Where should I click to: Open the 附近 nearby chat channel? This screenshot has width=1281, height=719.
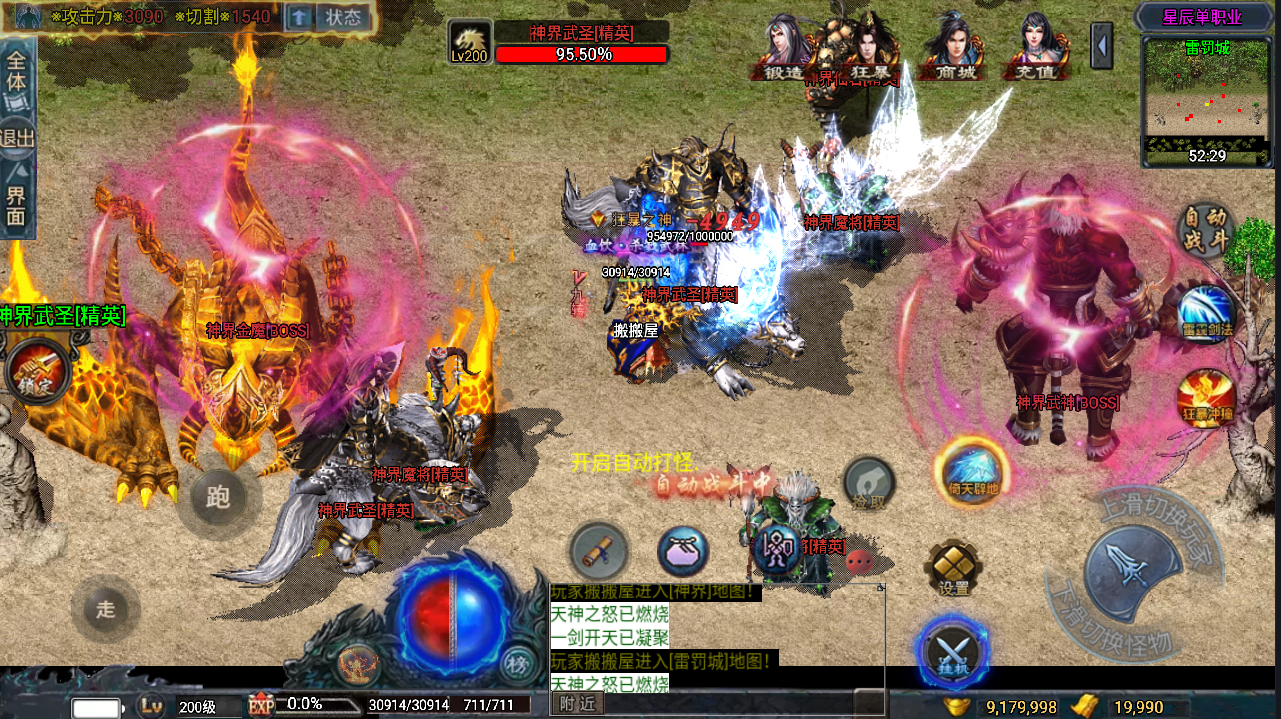coord(578,704)
